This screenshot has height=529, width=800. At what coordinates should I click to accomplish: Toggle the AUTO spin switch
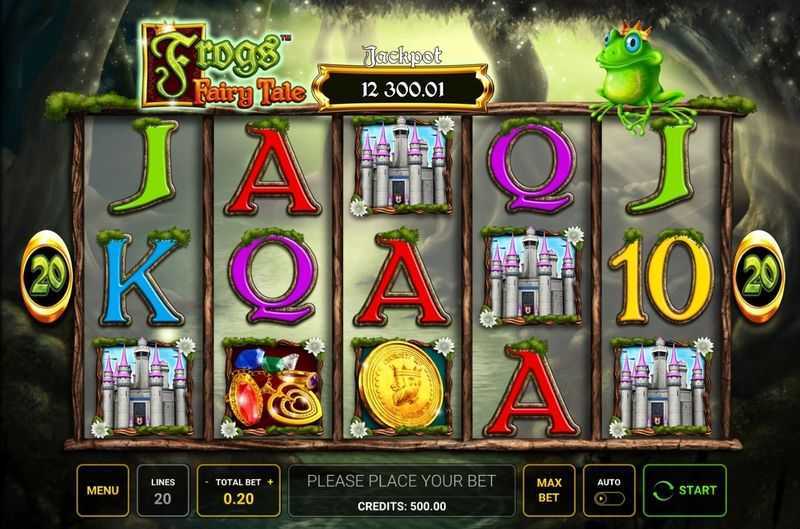[x=608, y=498]
